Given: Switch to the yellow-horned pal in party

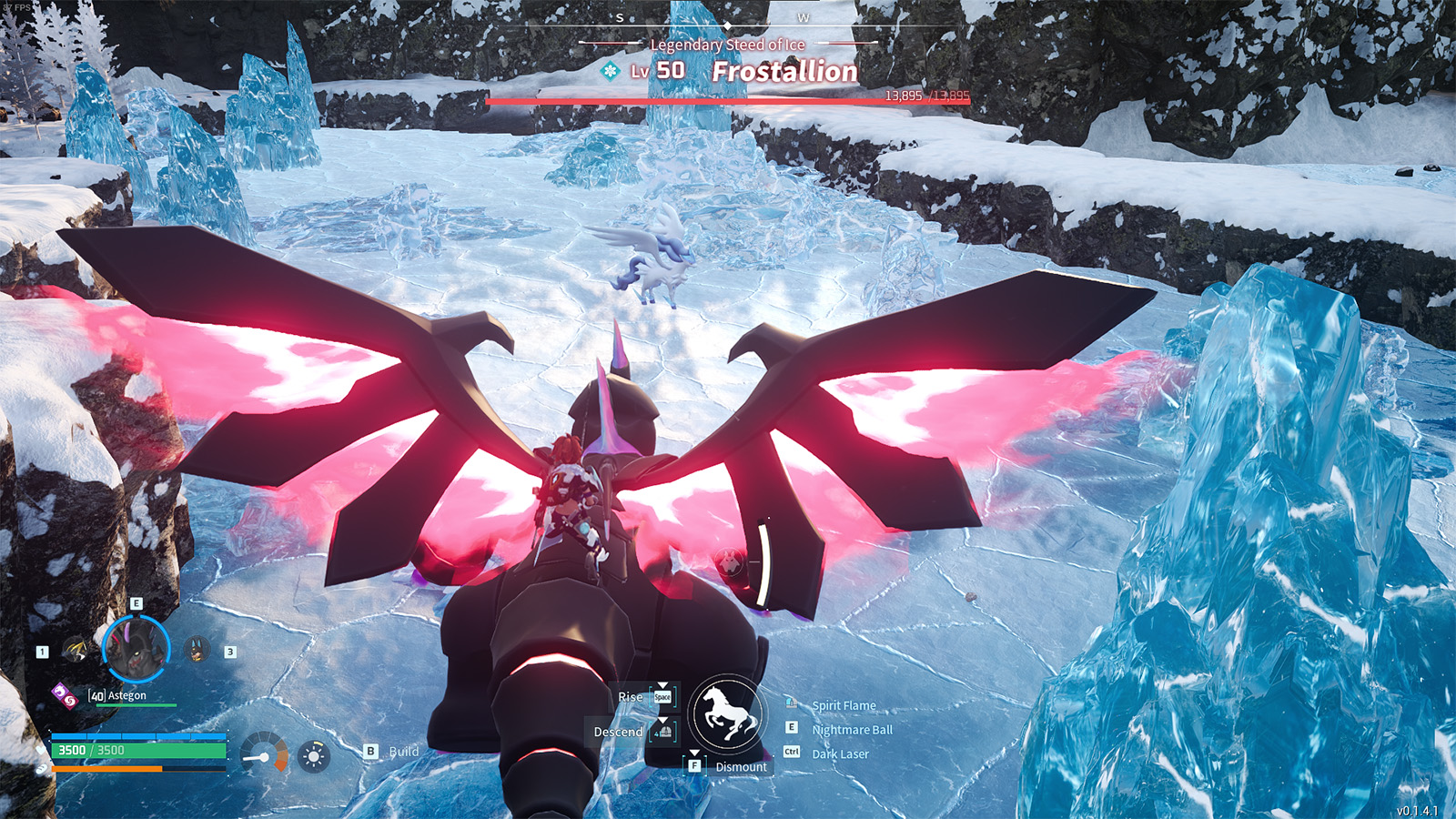Looking at the screenshot, I should pyautogui.click(x=76, y=650).
